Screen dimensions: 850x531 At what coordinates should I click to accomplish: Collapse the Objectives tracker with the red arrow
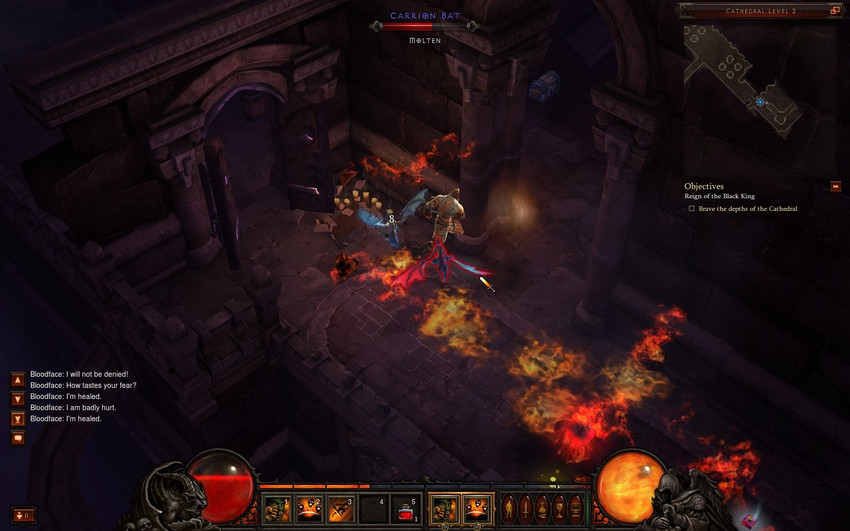[x=836, y=186]
